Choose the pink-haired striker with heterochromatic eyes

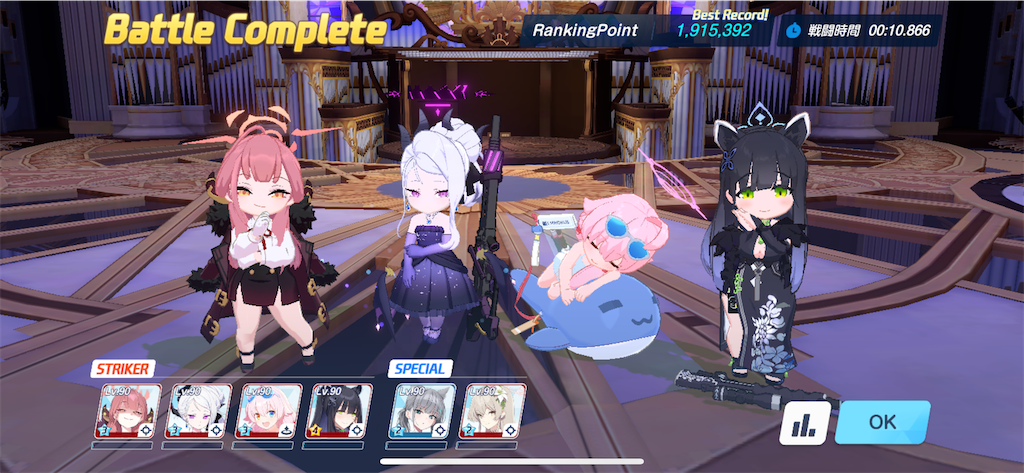(268, 412)
